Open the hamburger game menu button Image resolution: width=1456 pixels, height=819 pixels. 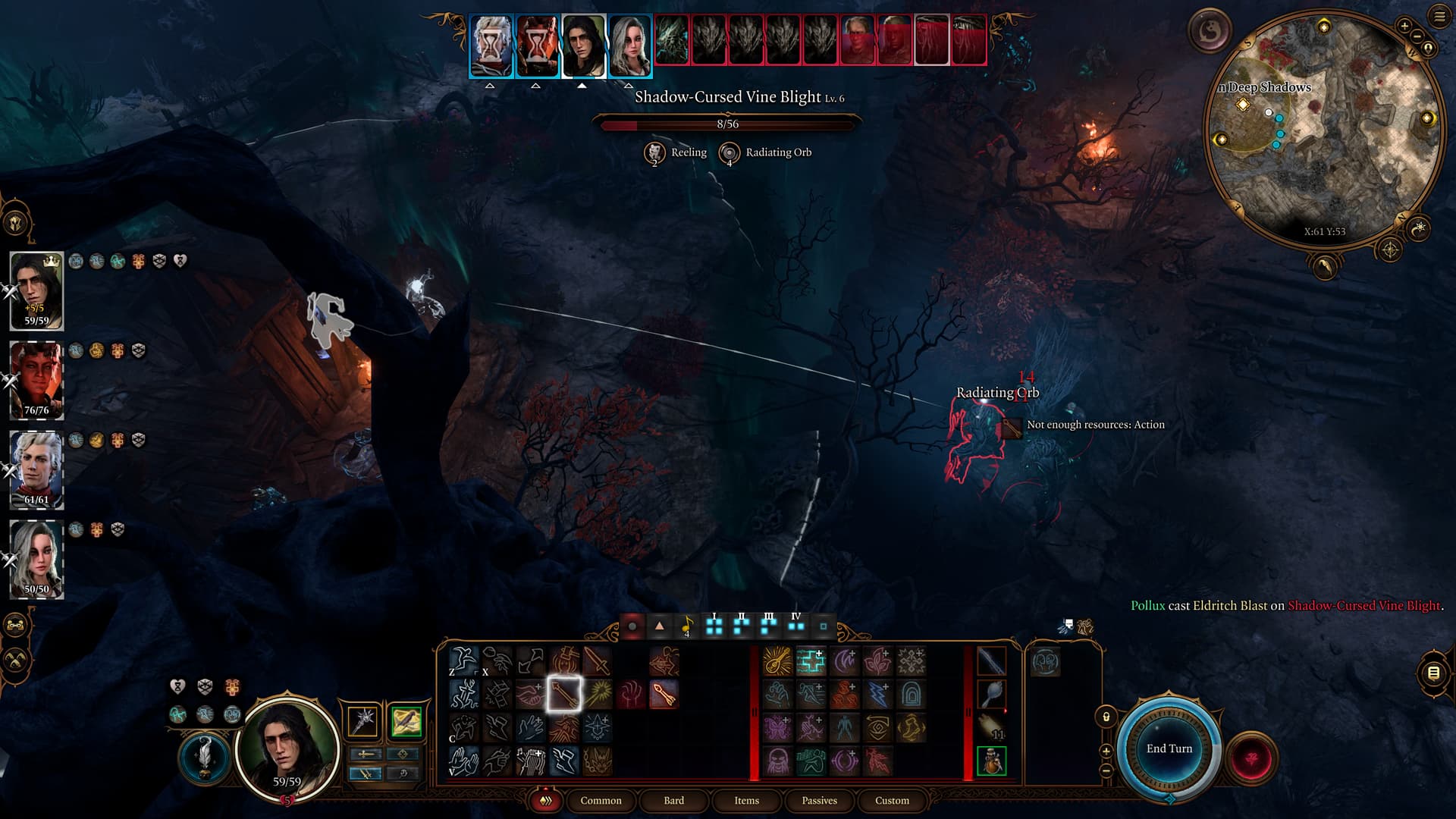(1439, 16)
